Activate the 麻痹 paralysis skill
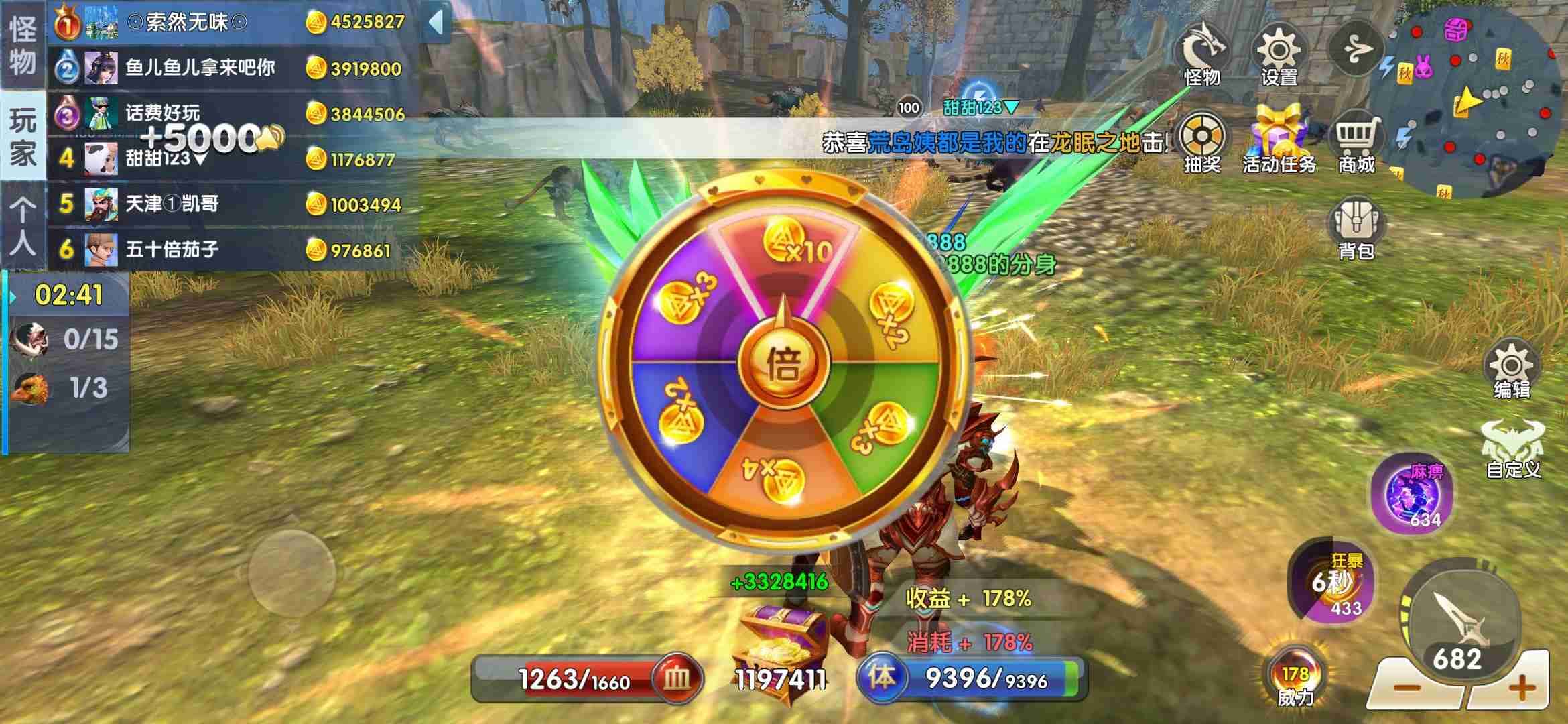Screen dimensions: 1568x724 click(x=1413, y=494)
